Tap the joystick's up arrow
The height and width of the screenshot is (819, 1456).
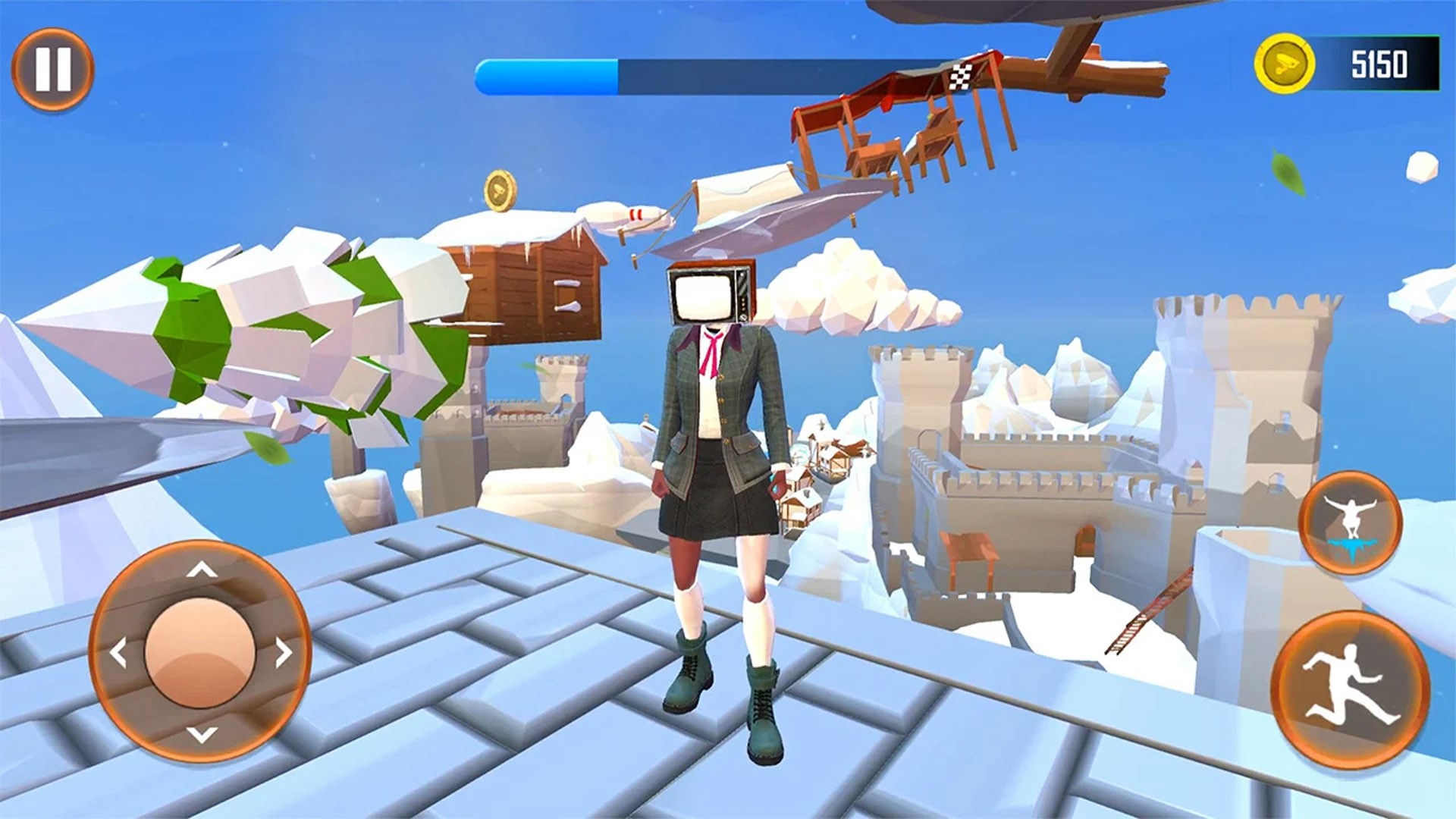pyautogui.click(x=202, y=570)
